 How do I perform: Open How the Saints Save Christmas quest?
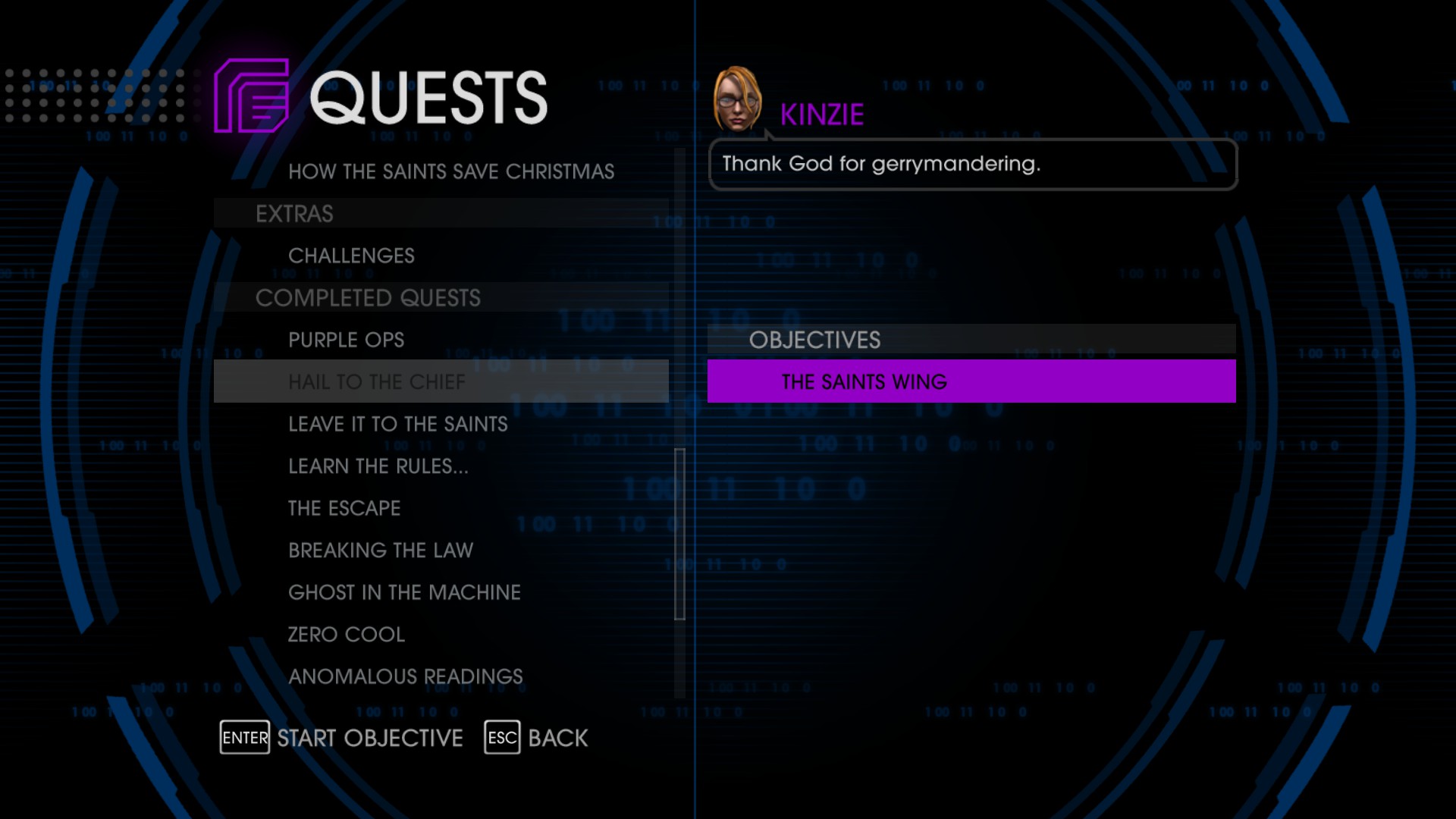450,171
